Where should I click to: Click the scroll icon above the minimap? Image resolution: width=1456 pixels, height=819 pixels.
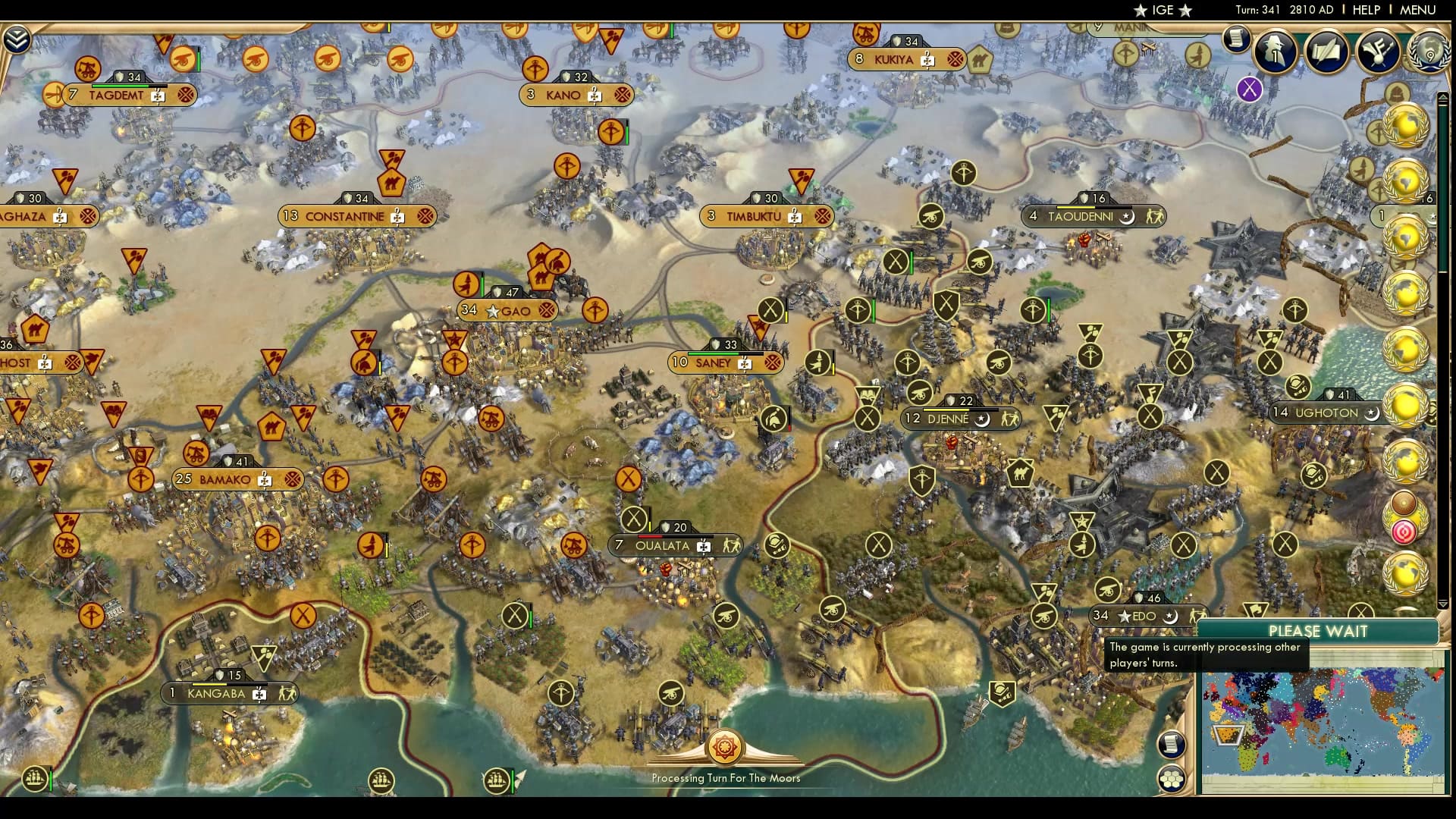pos(1169,745)
